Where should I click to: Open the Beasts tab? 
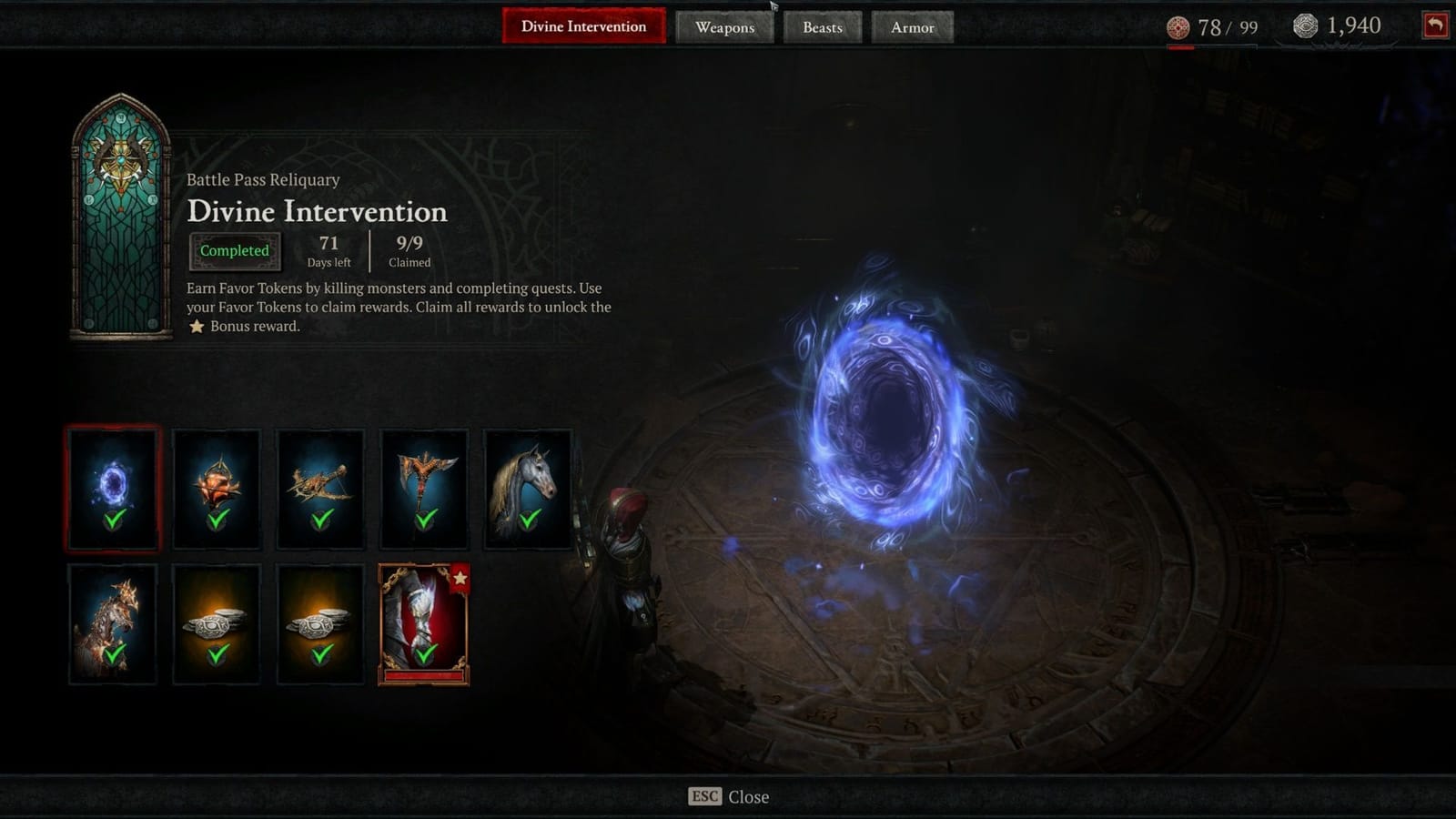point(822,27)
